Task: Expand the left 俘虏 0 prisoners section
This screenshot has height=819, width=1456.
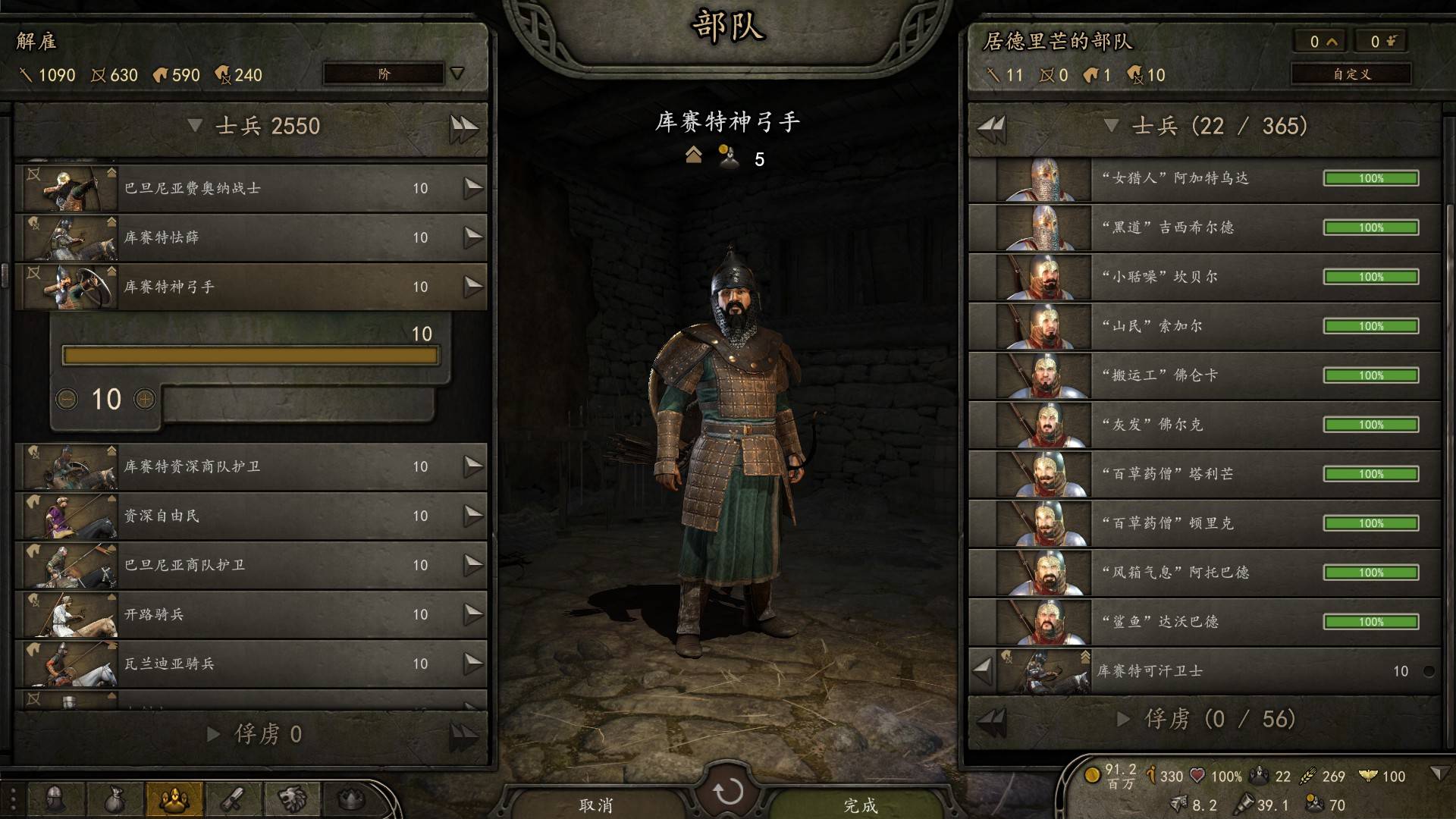Action: [254, 734]
